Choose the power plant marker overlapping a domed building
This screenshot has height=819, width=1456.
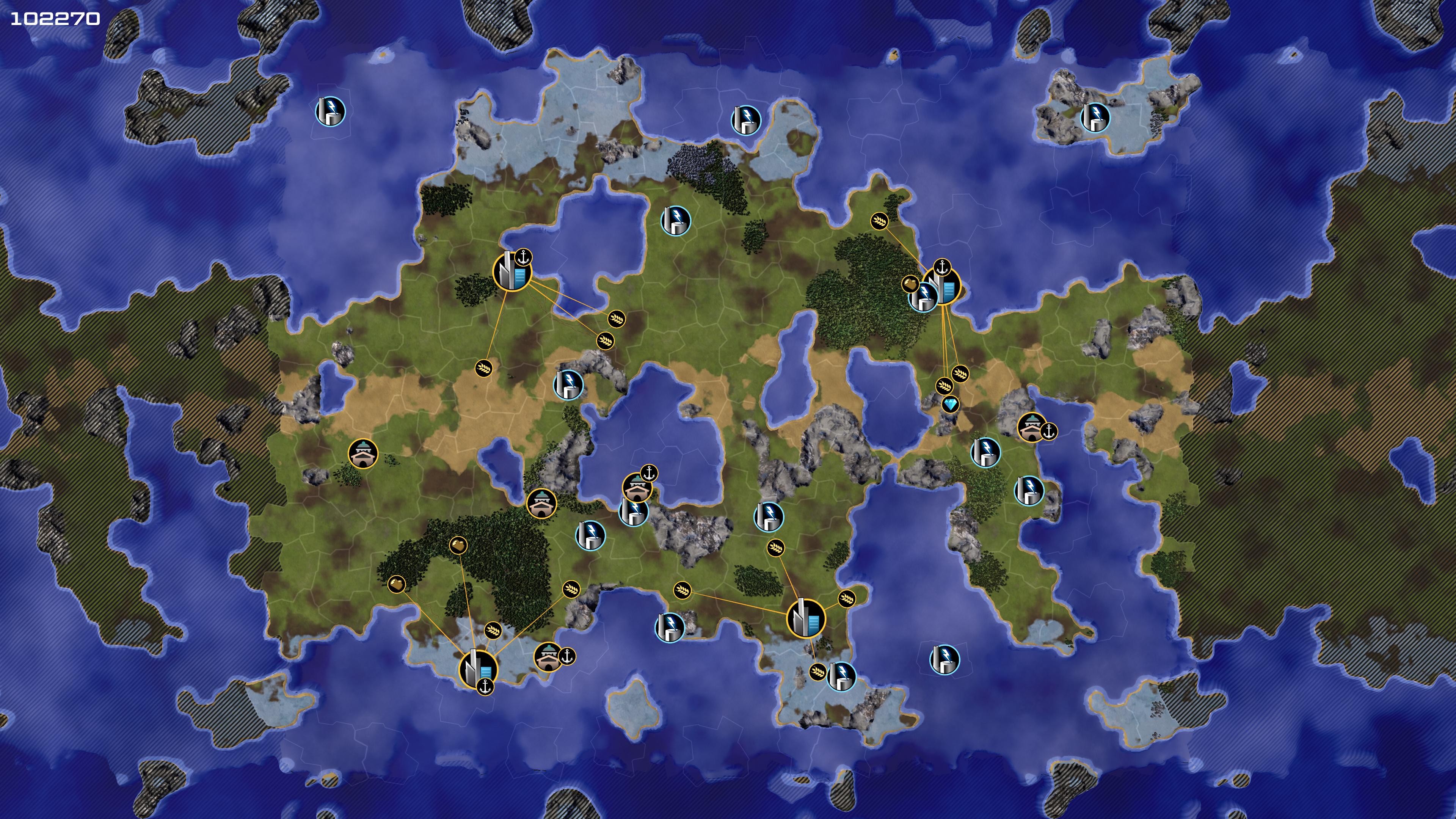click(x=633, y=512)
